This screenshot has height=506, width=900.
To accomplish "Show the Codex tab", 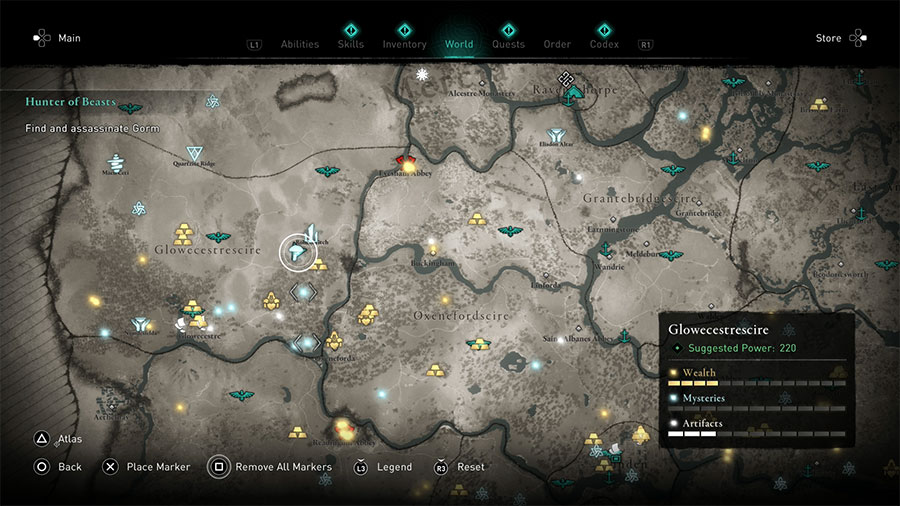I will click(604, 44).
